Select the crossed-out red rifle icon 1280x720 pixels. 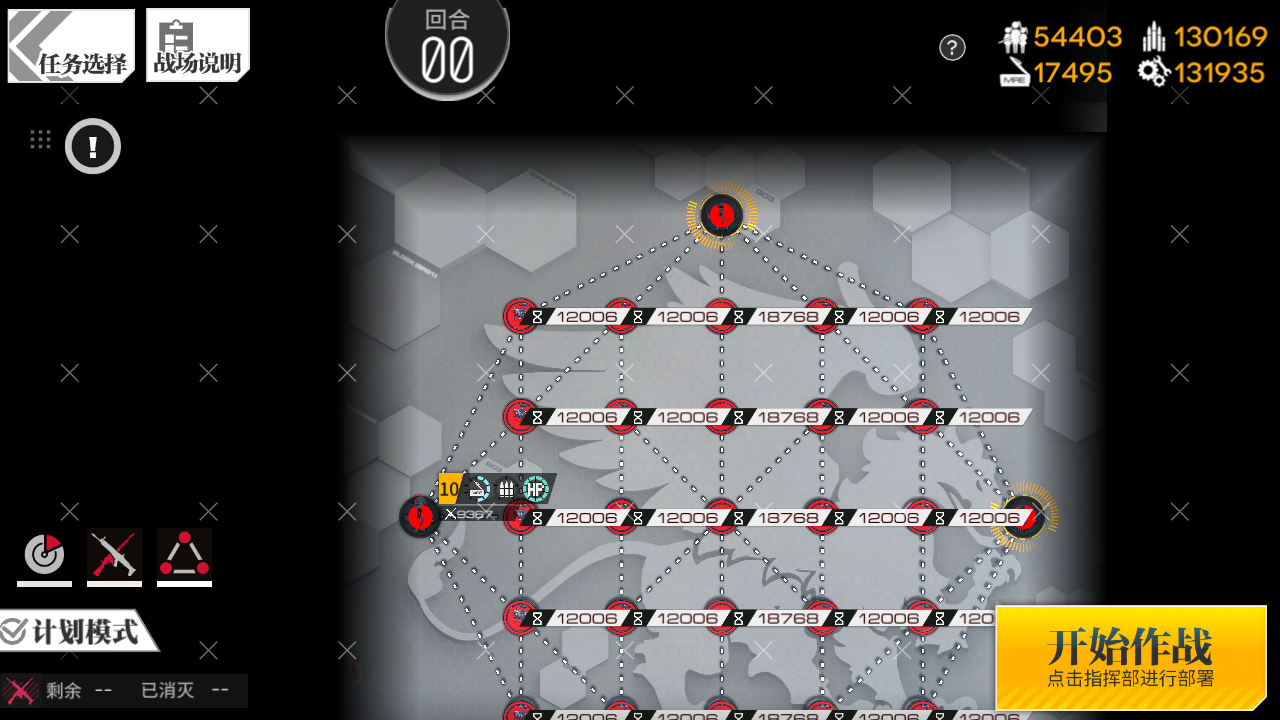[x=114, y=555]
